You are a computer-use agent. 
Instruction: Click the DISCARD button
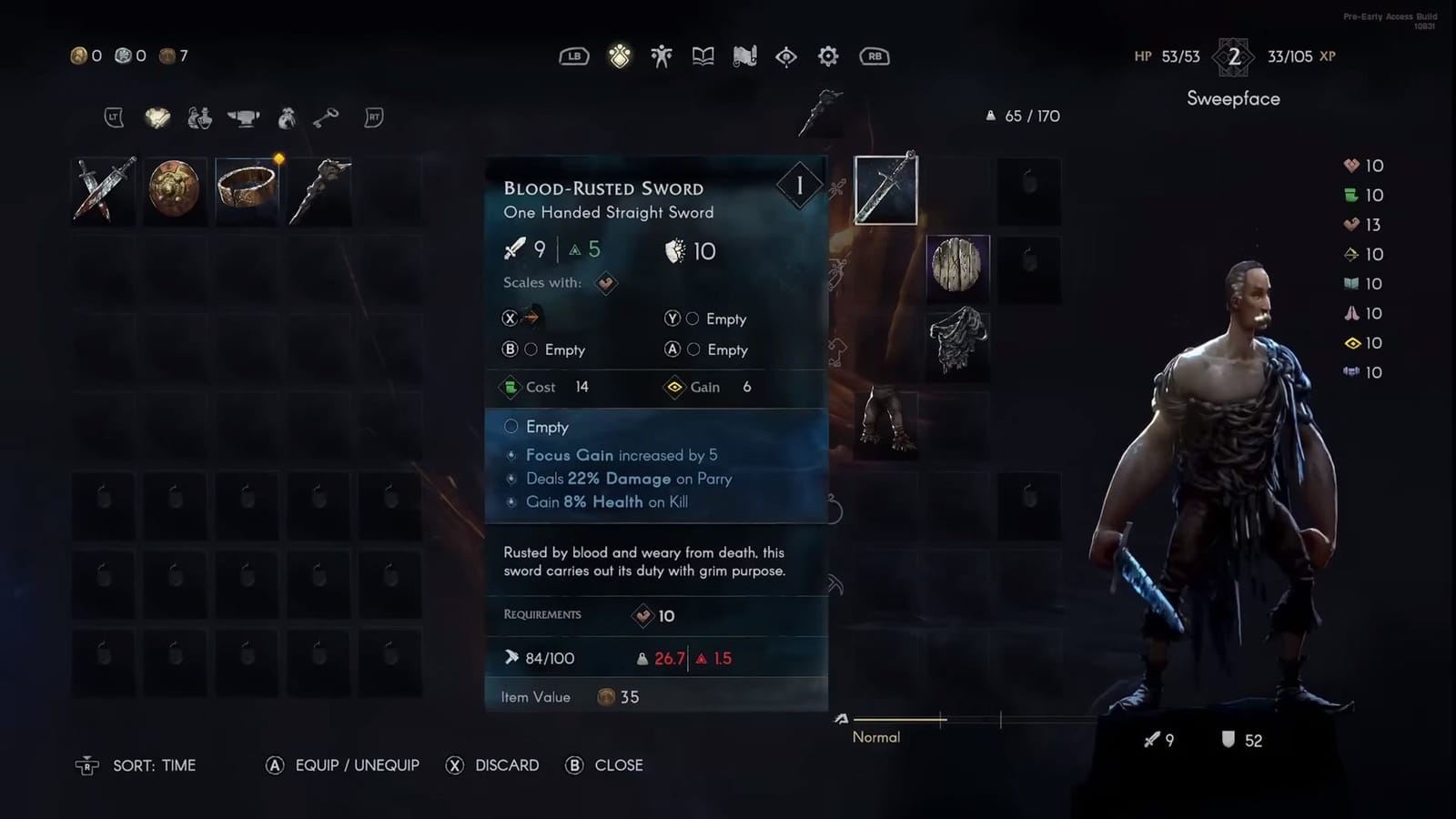[492, 765]
